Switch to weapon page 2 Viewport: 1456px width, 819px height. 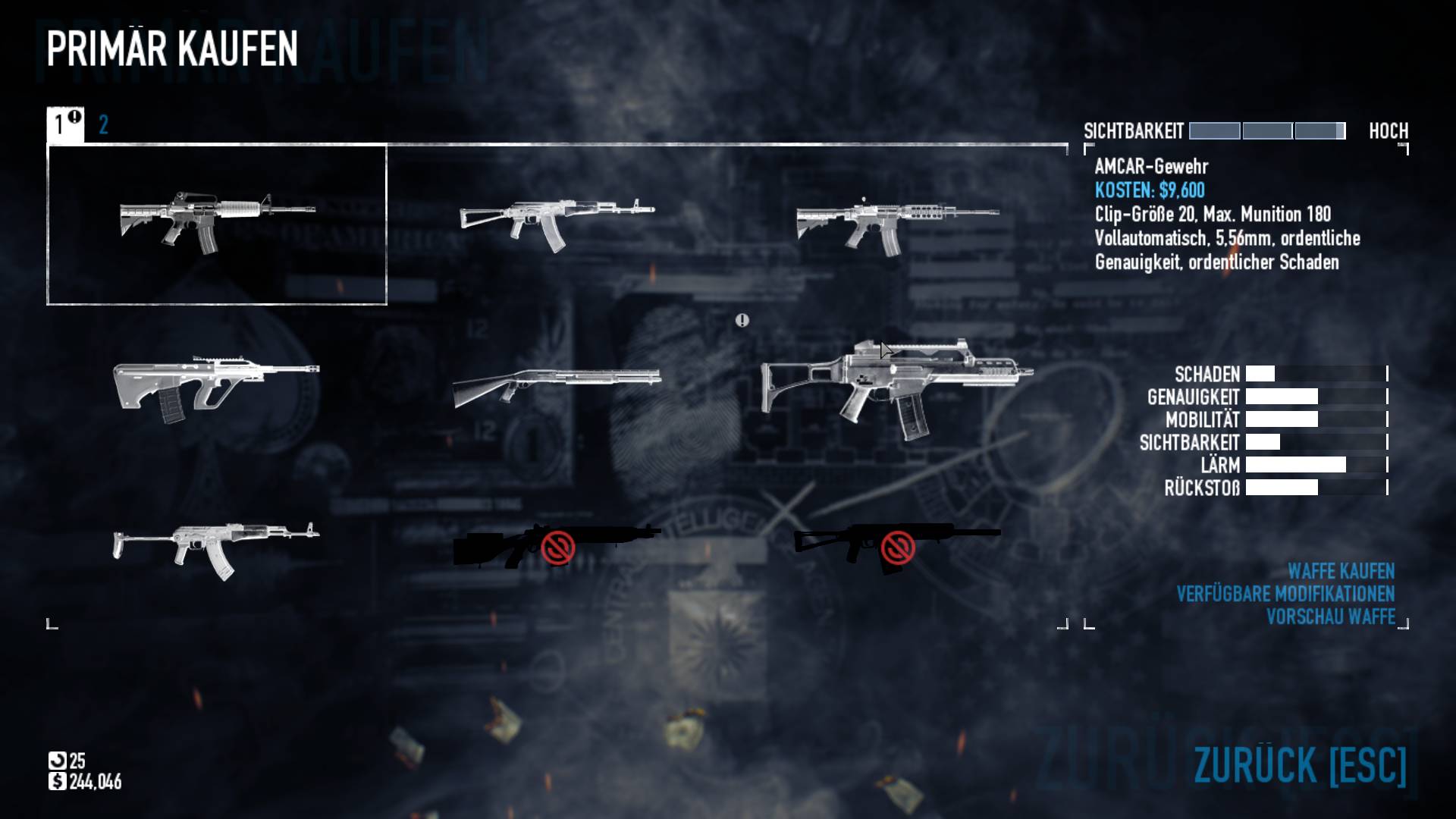coord(104,125)
